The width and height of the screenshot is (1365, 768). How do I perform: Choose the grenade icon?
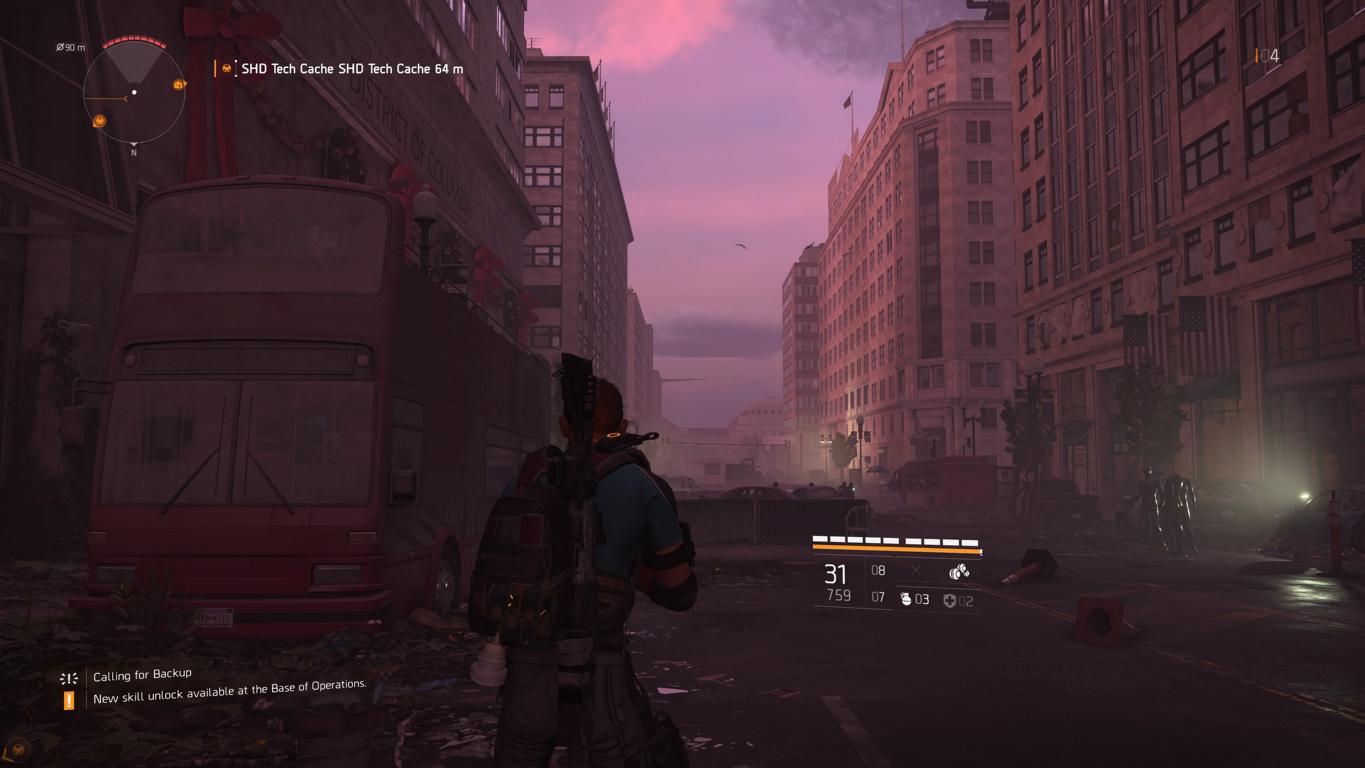click(x=906, y=600)
